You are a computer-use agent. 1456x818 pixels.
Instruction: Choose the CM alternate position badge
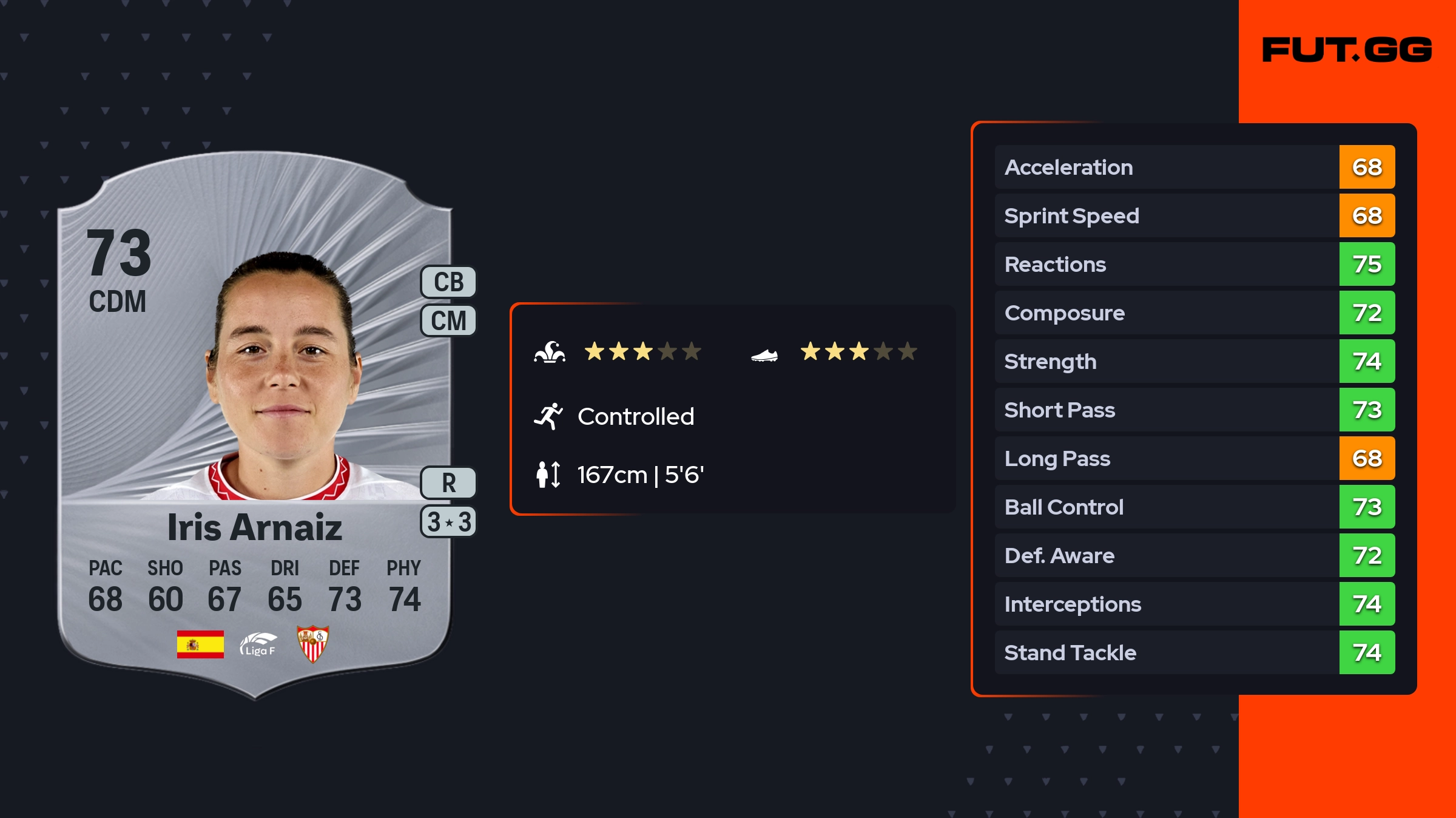pyautogui.click(x=448, y=320)
